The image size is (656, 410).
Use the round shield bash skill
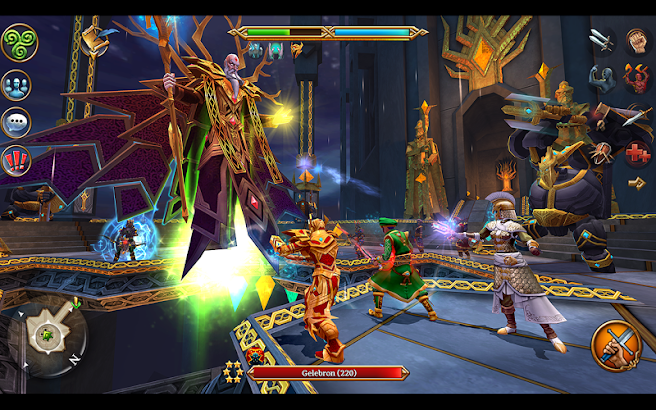602,152
